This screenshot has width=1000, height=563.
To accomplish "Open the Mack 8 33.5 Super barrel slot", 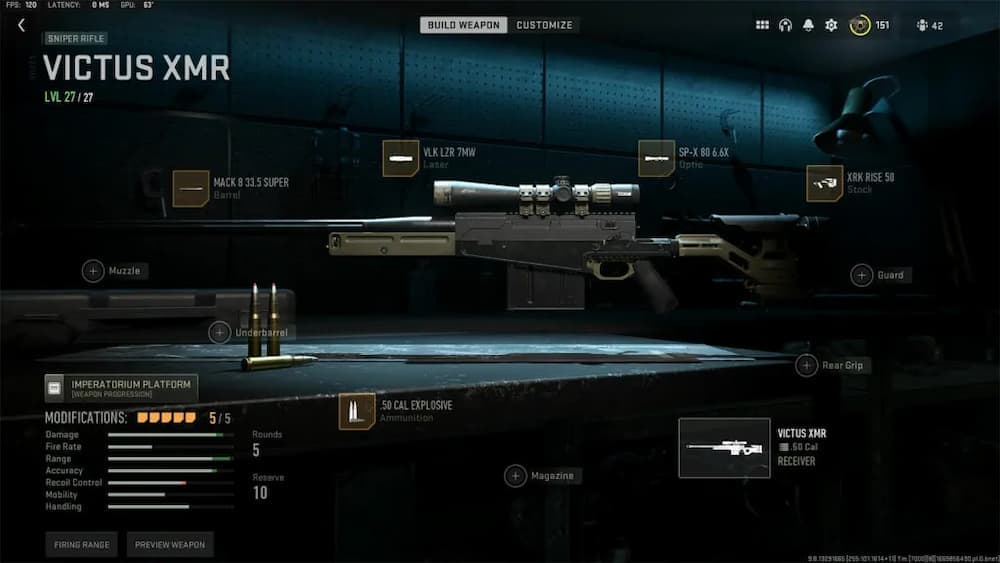I will (191, 188).
